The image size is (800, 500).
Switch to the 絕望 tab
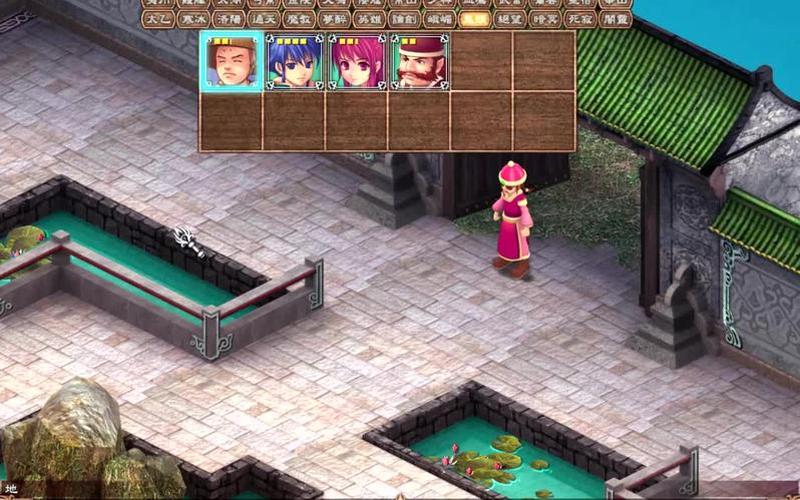point(510,19)
